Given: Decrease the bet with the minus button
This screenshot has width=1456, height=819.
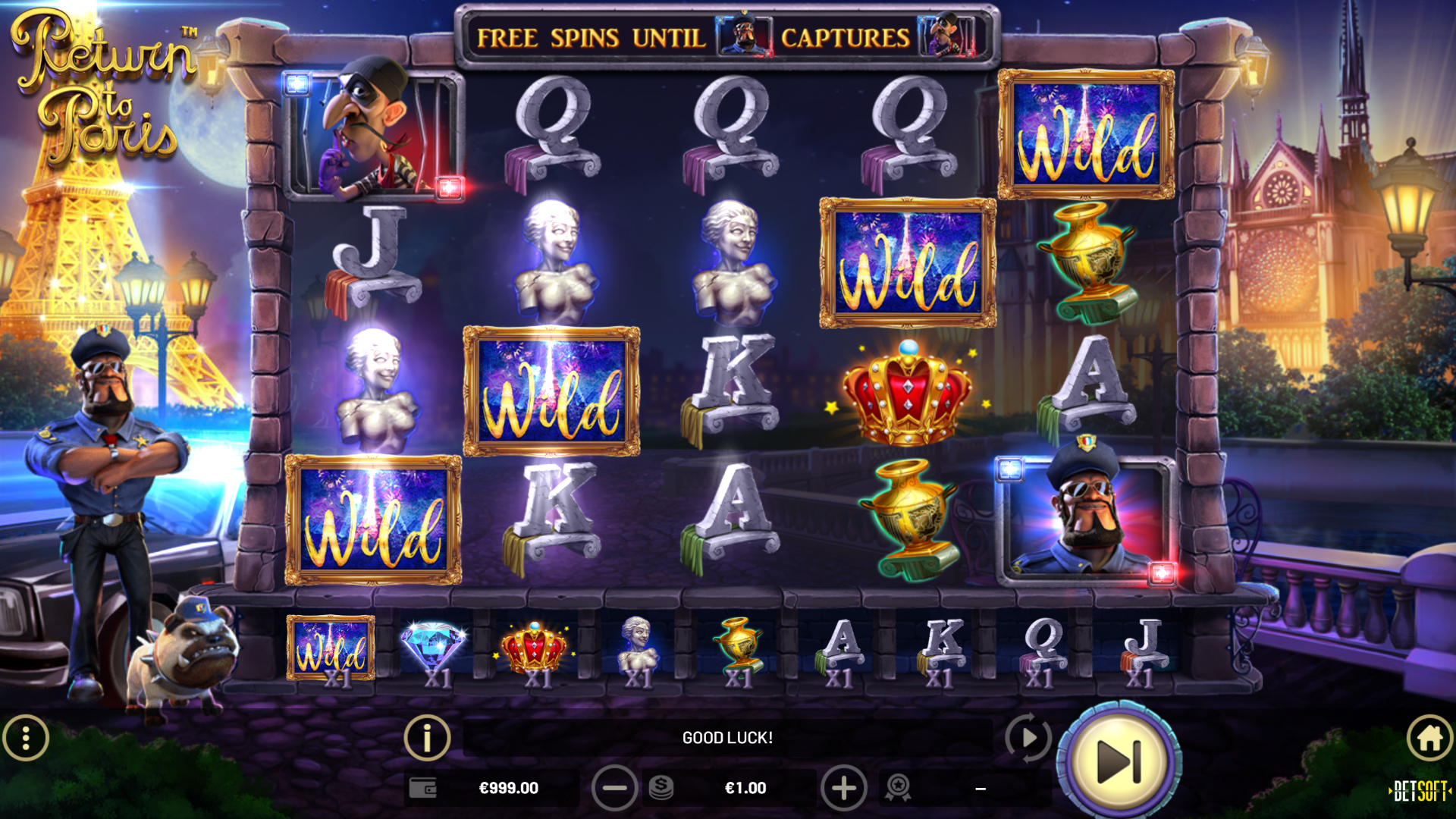Looking at the screenshot, I should click(x=614, y=789).
